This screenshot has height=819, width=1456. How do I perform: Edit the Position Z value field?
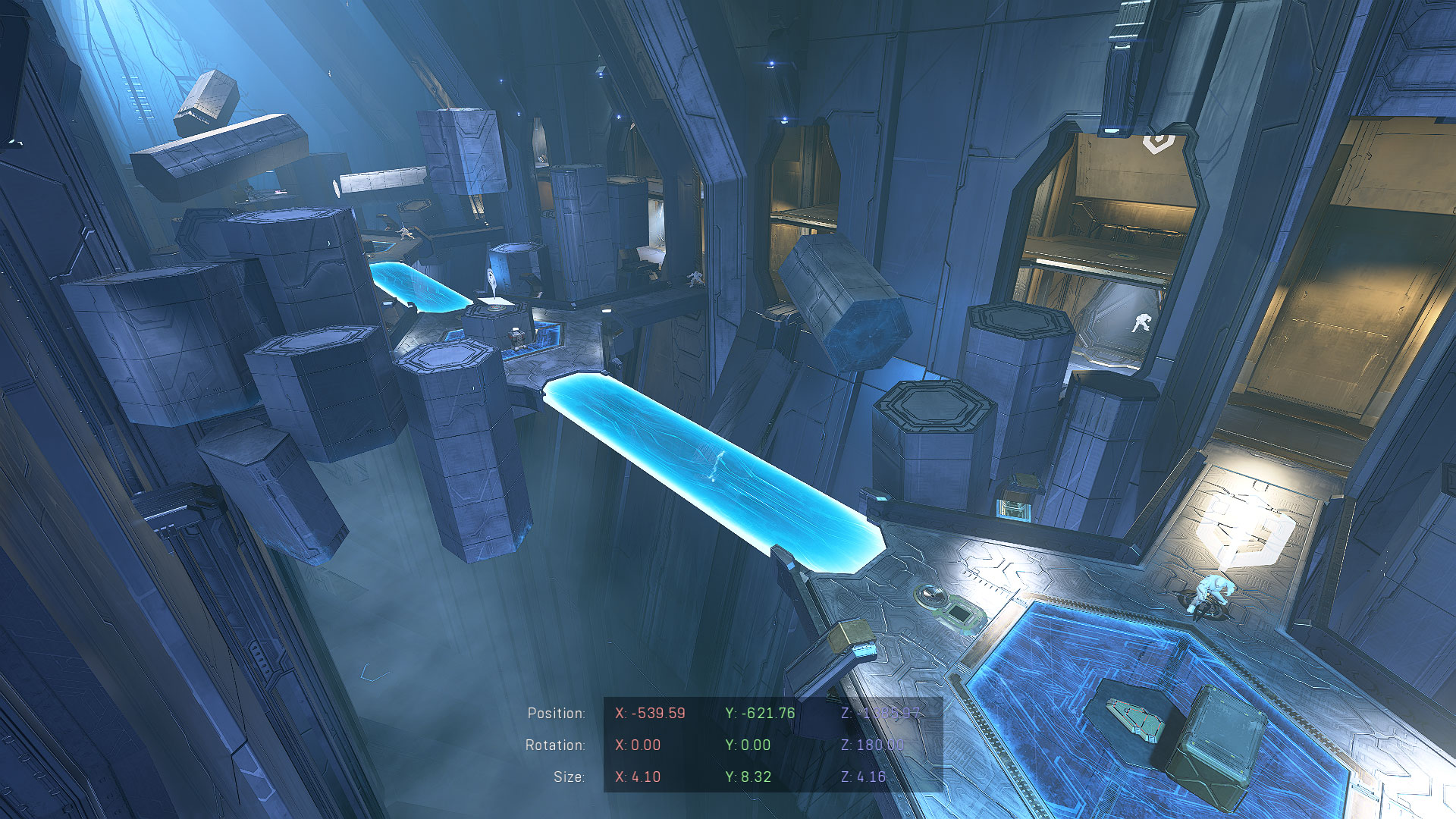pos(880,714)
